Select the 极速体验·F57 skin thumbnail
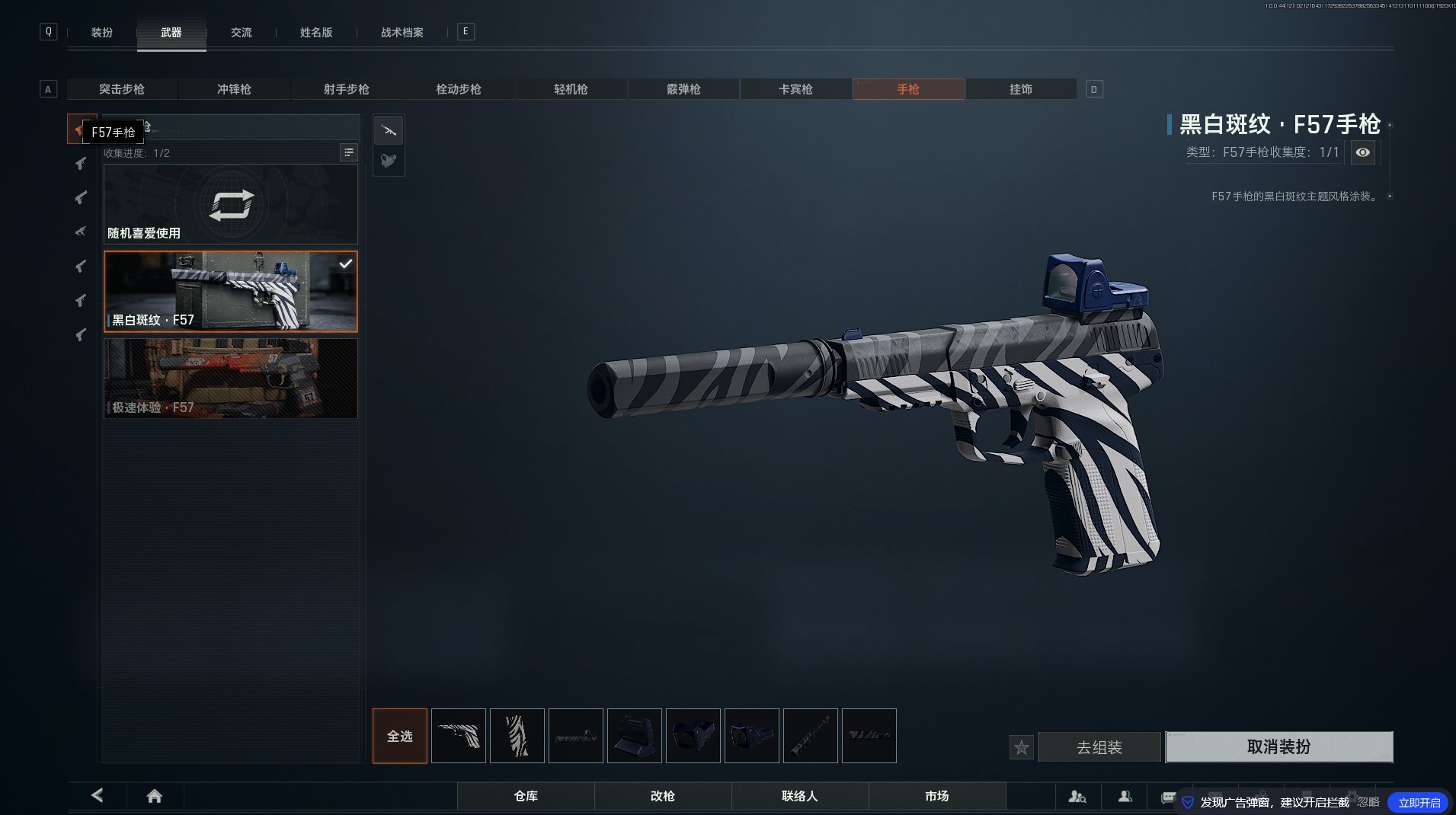 click(x=230, y=379)
